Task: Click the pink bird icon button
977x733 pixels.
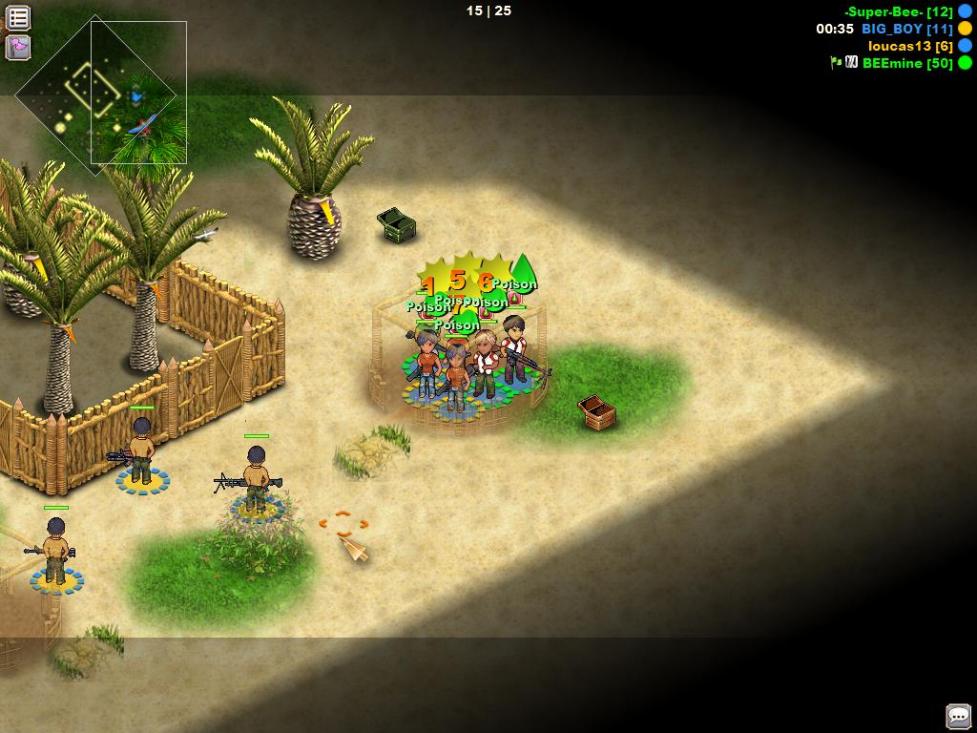Action: point(18,47)
